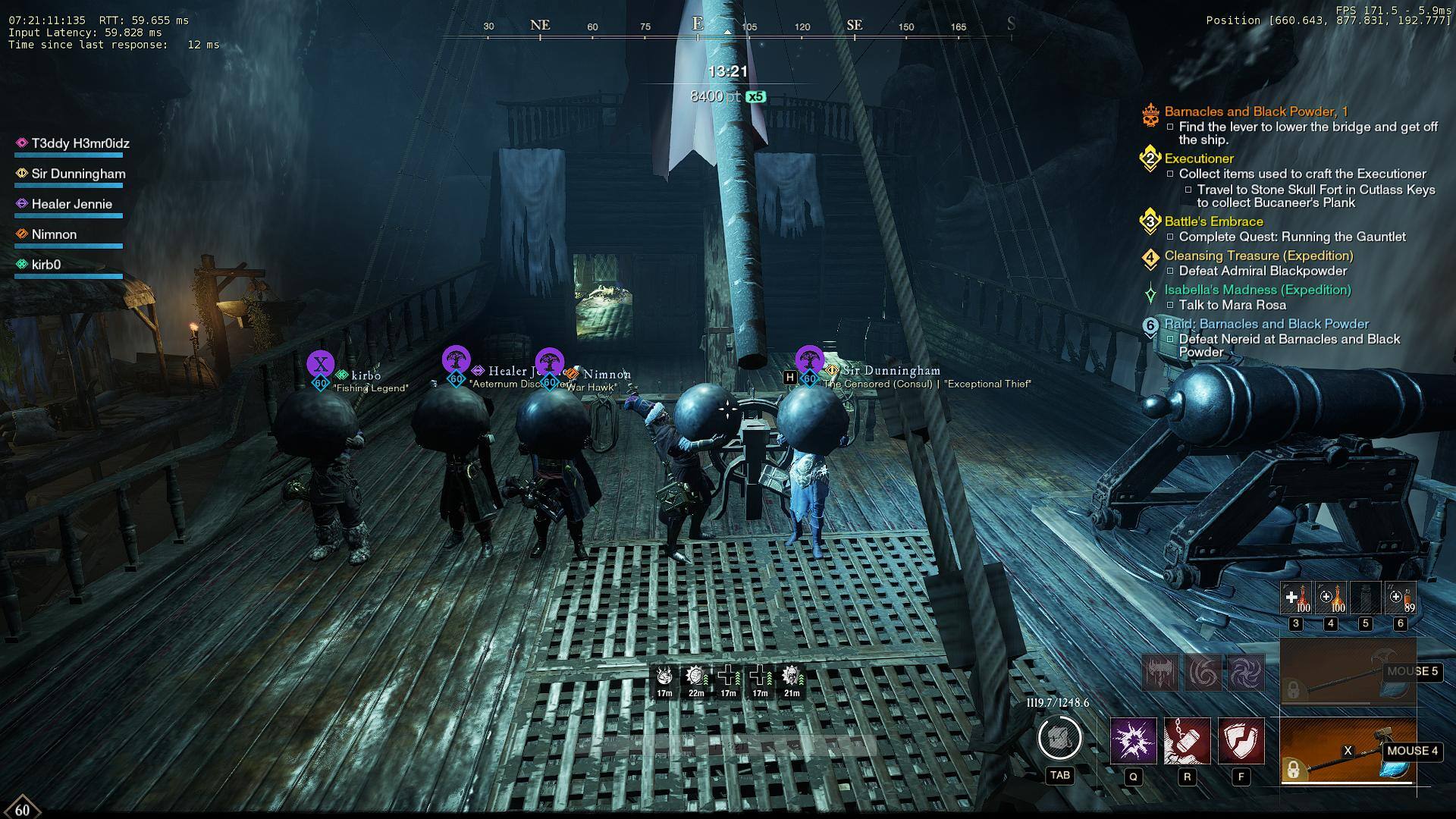
Task: Select party member kirb0
Action: (x=45, y=265)
